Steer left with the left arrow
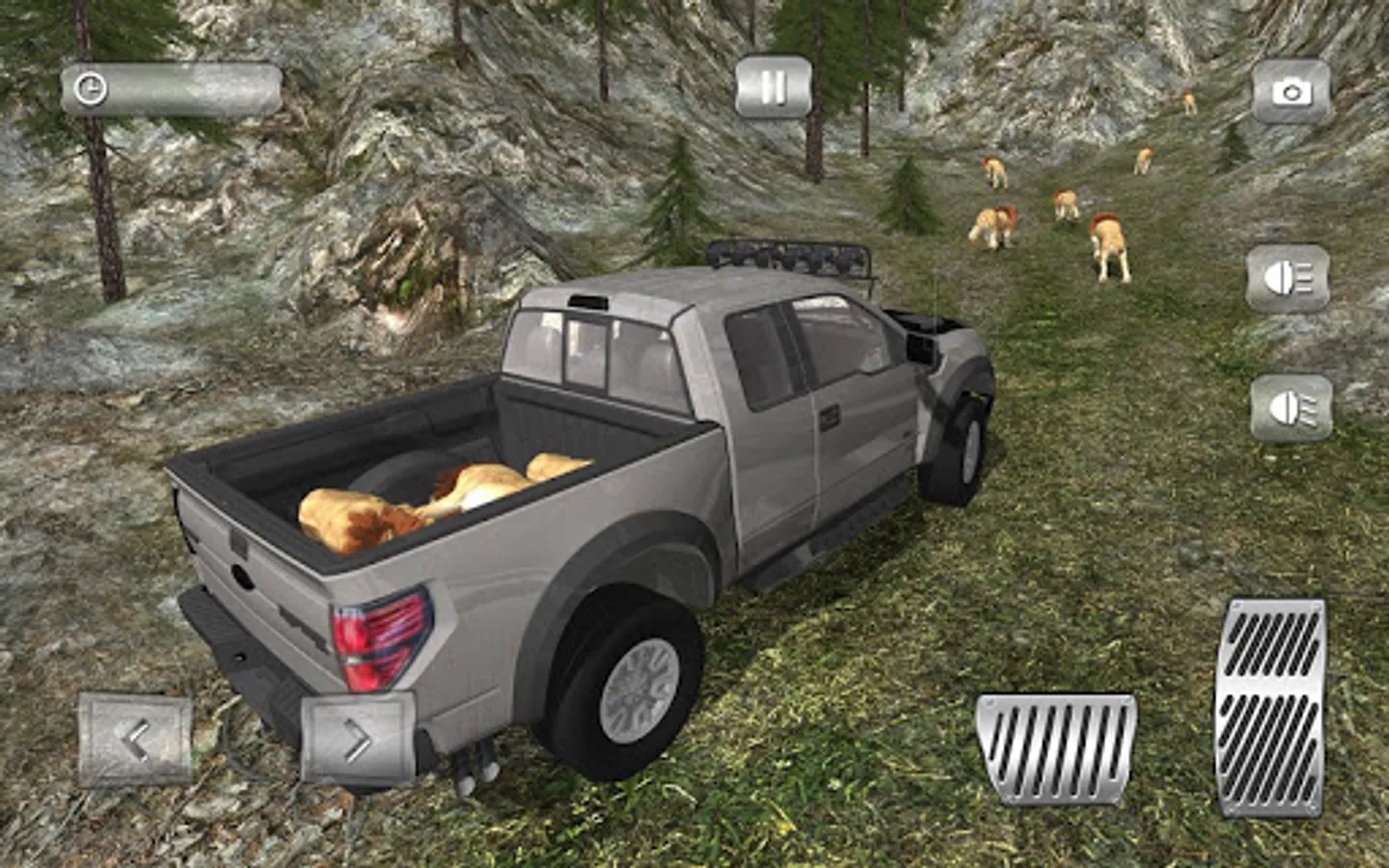 coord(135,740)
